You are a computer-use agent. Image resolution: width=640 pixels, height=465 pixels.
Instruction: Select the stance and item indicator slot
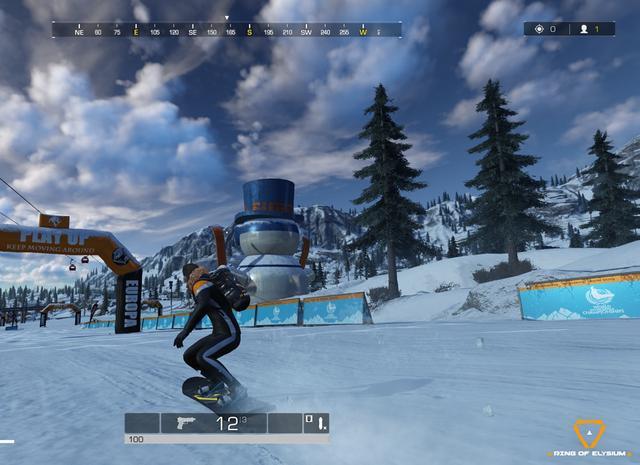[x=316, y=423]
